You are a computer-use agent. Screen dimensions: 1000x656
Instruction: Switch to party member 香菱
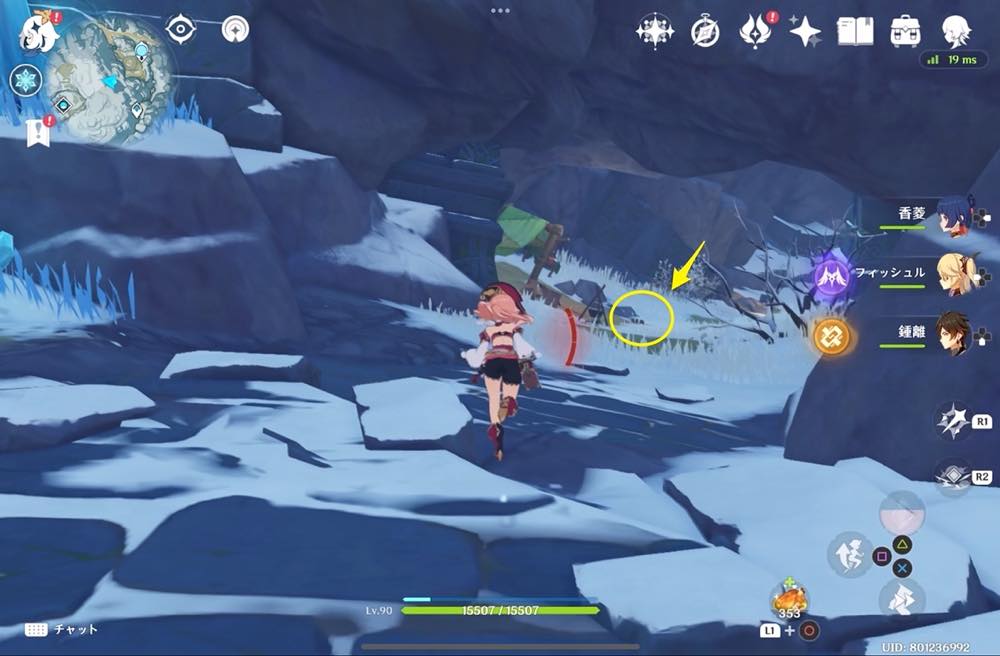[957, 218]
